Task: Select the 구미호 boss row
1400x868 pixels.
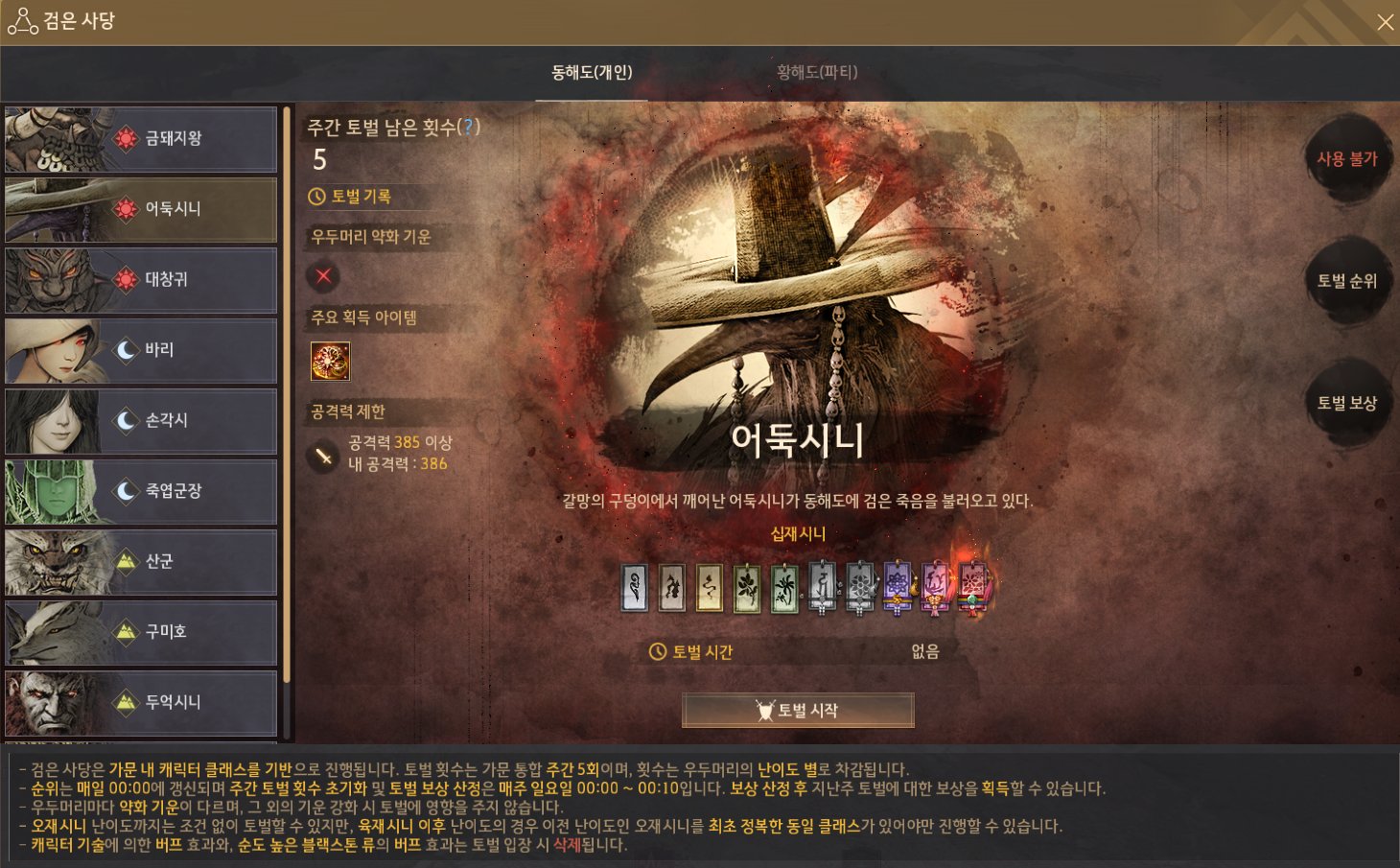Action: click(141, 632)
